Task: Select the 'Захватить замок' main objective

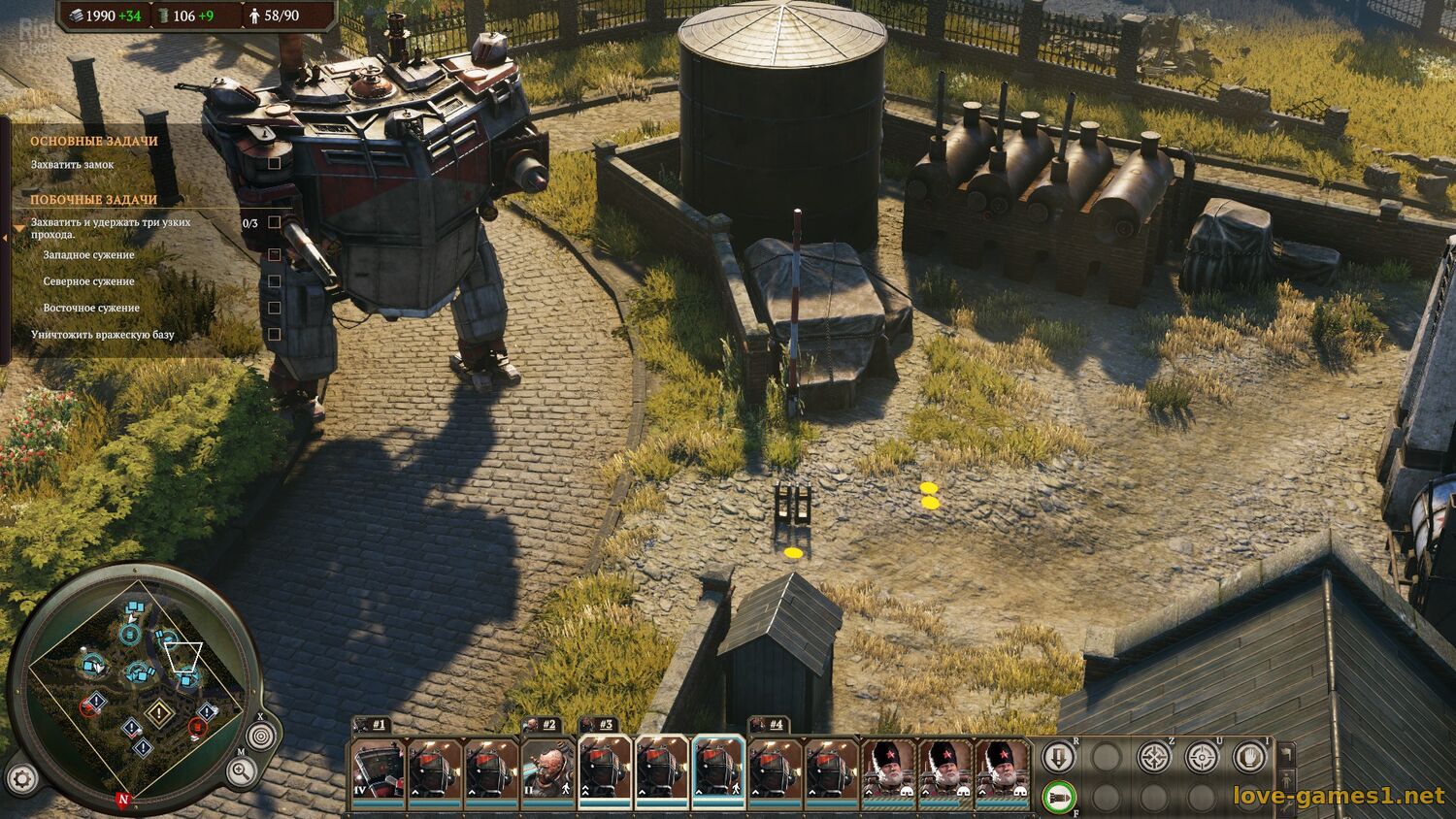Action: click(x=73, y=164)
